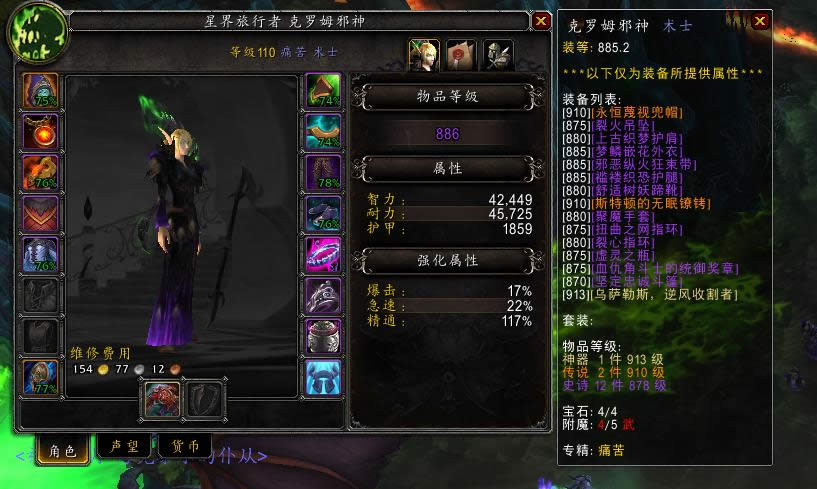Choose the boots slot item

point(323,213)
